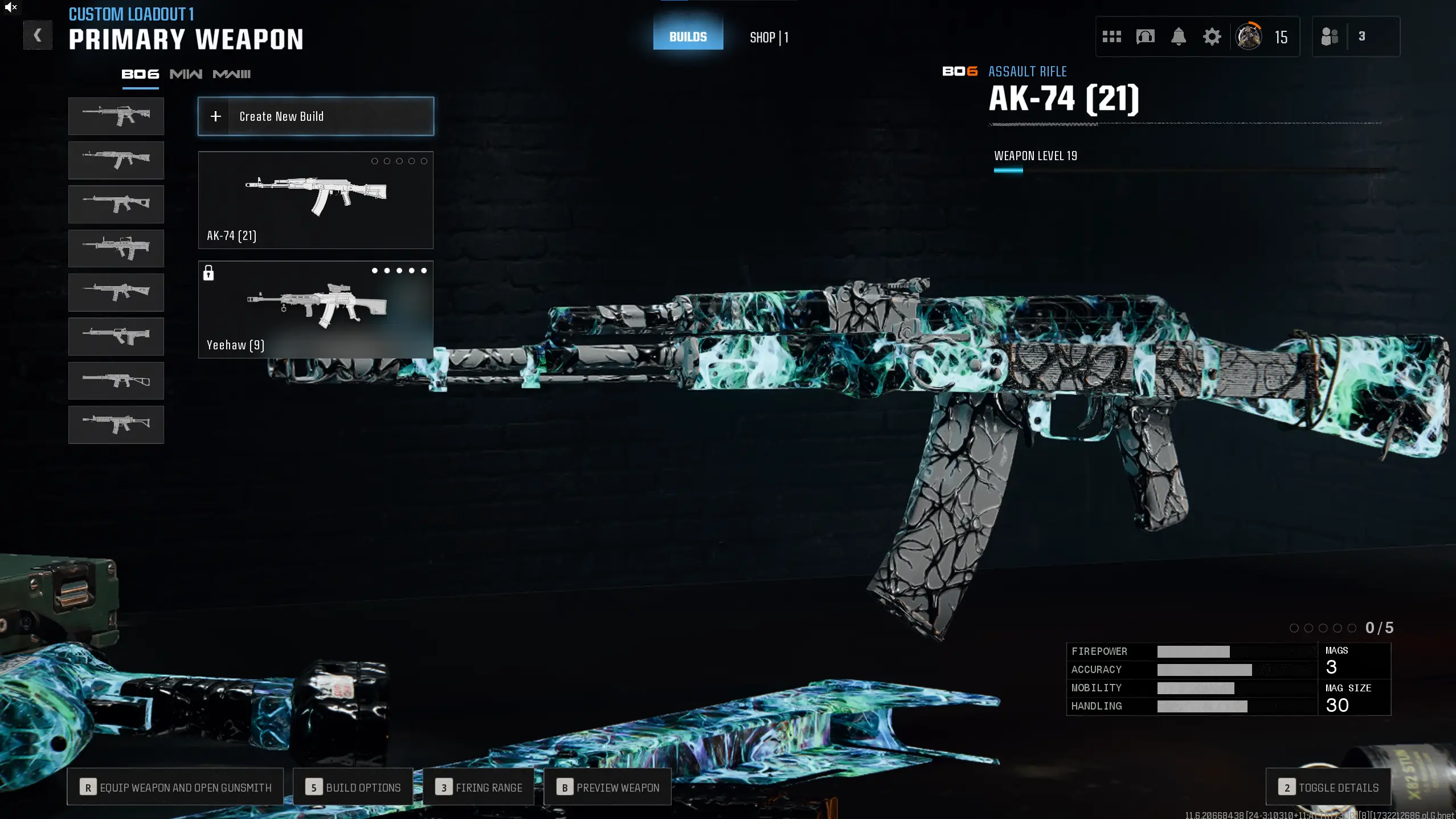This screenshot has width=1456, height=819.
Task: Click the mute speaker icon at top left
Action: [11, 7]
